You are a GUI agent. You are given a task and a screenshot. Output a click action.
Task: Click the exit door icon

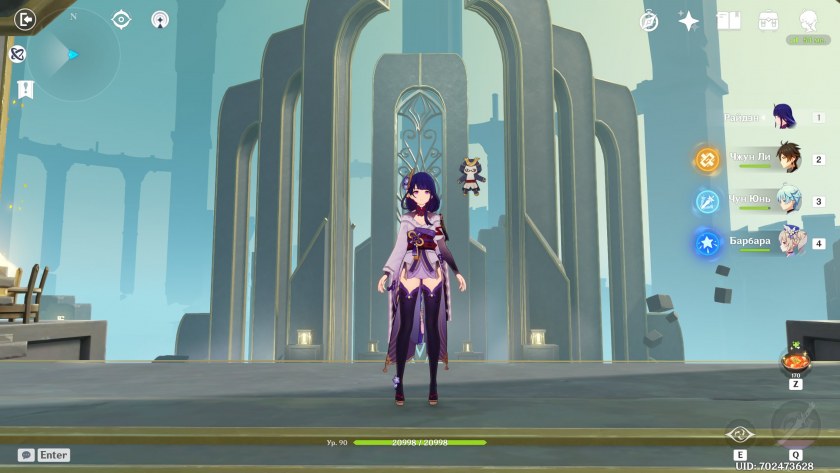coord(26,18)
